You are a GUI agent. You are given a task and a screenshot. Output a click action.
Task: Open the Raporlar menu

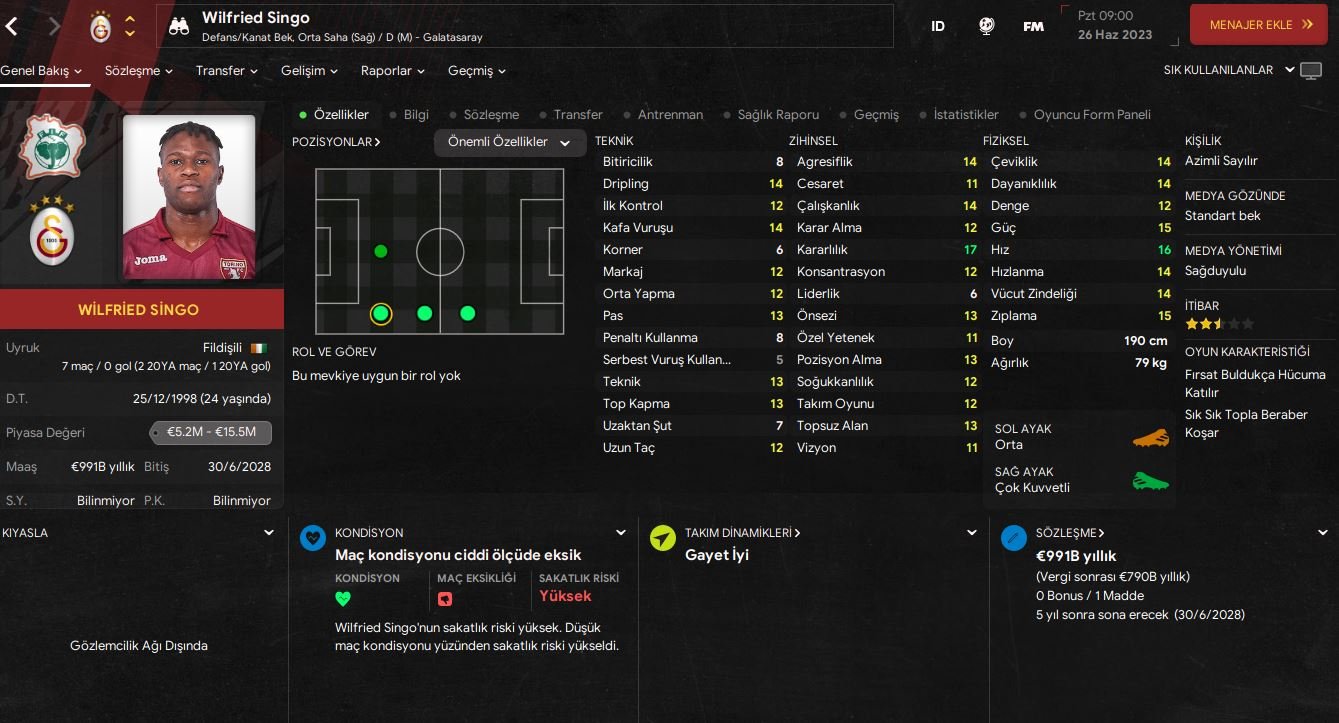pyautogui.click(x=392, y=71)
